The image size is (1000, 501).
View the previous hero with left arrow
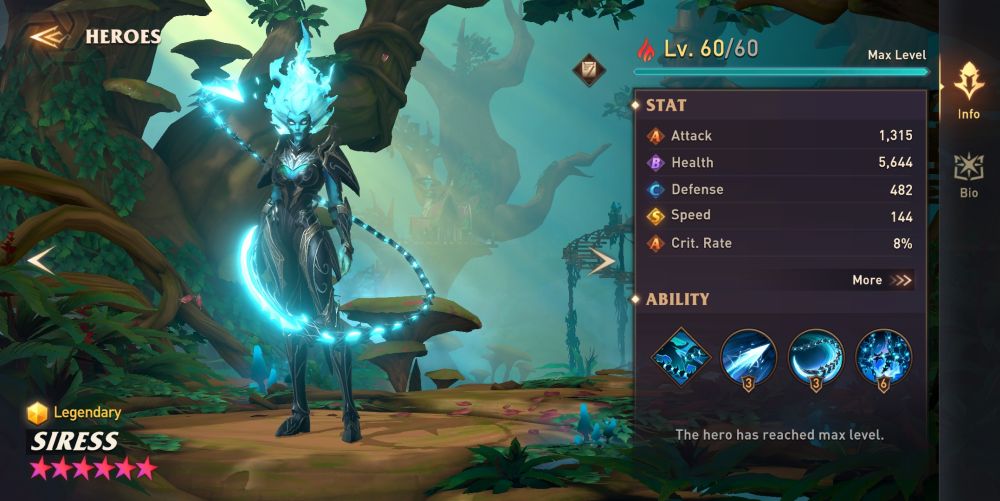pos(41,261)
